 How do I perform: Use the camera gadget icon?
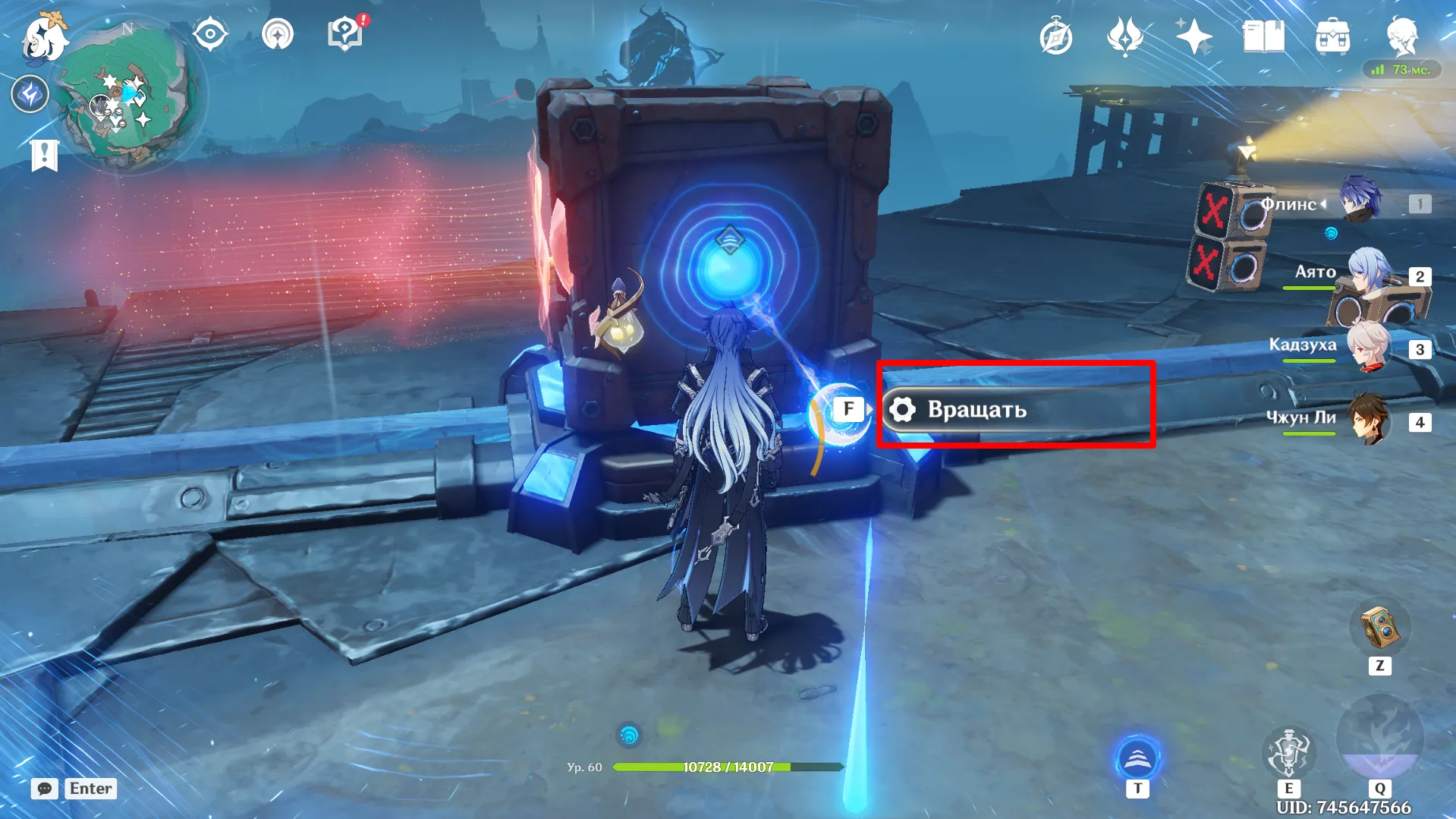click(1379, 628)
